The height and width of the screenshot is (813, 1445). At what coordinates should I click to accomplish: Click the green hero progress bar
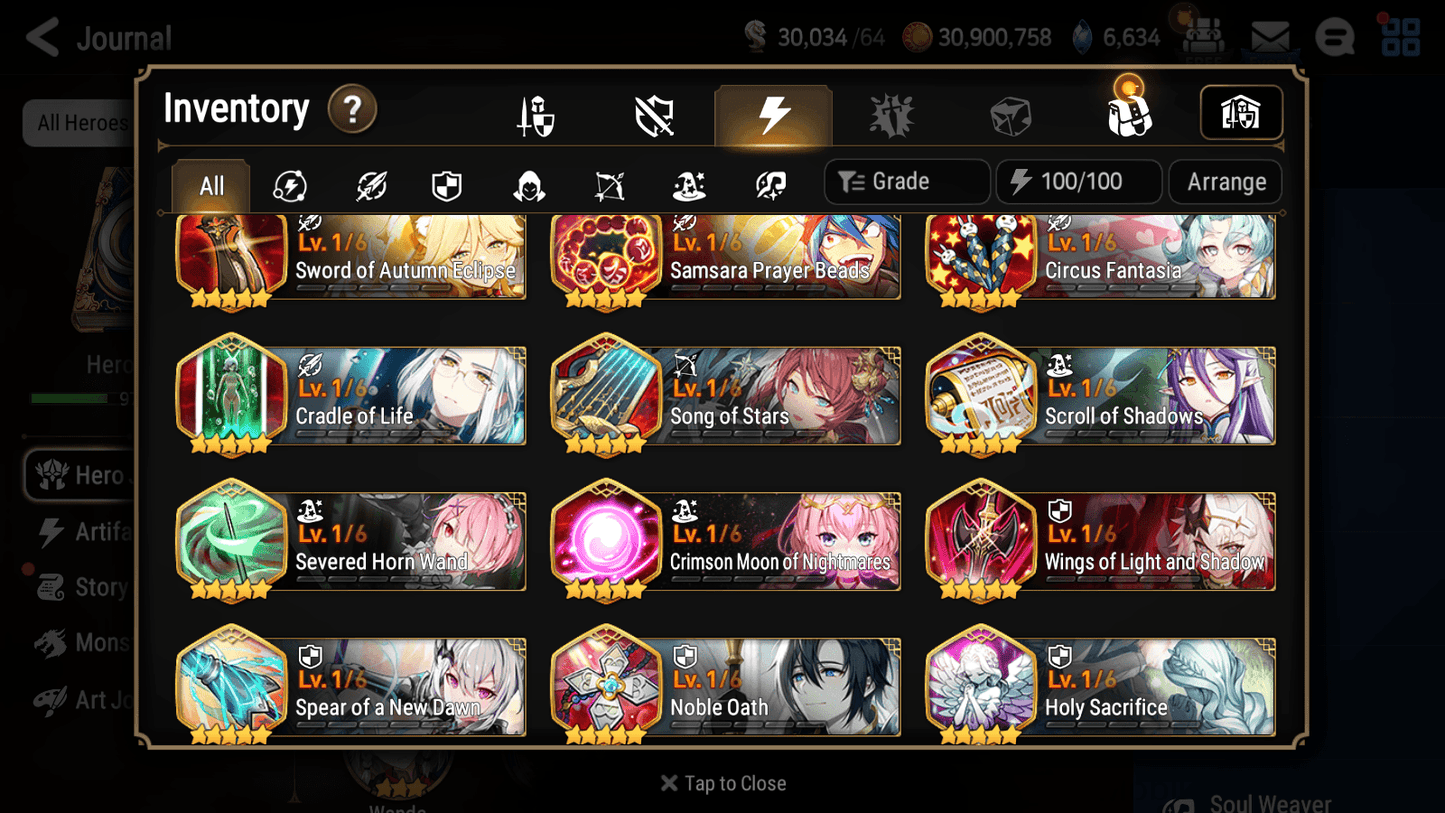70,398
